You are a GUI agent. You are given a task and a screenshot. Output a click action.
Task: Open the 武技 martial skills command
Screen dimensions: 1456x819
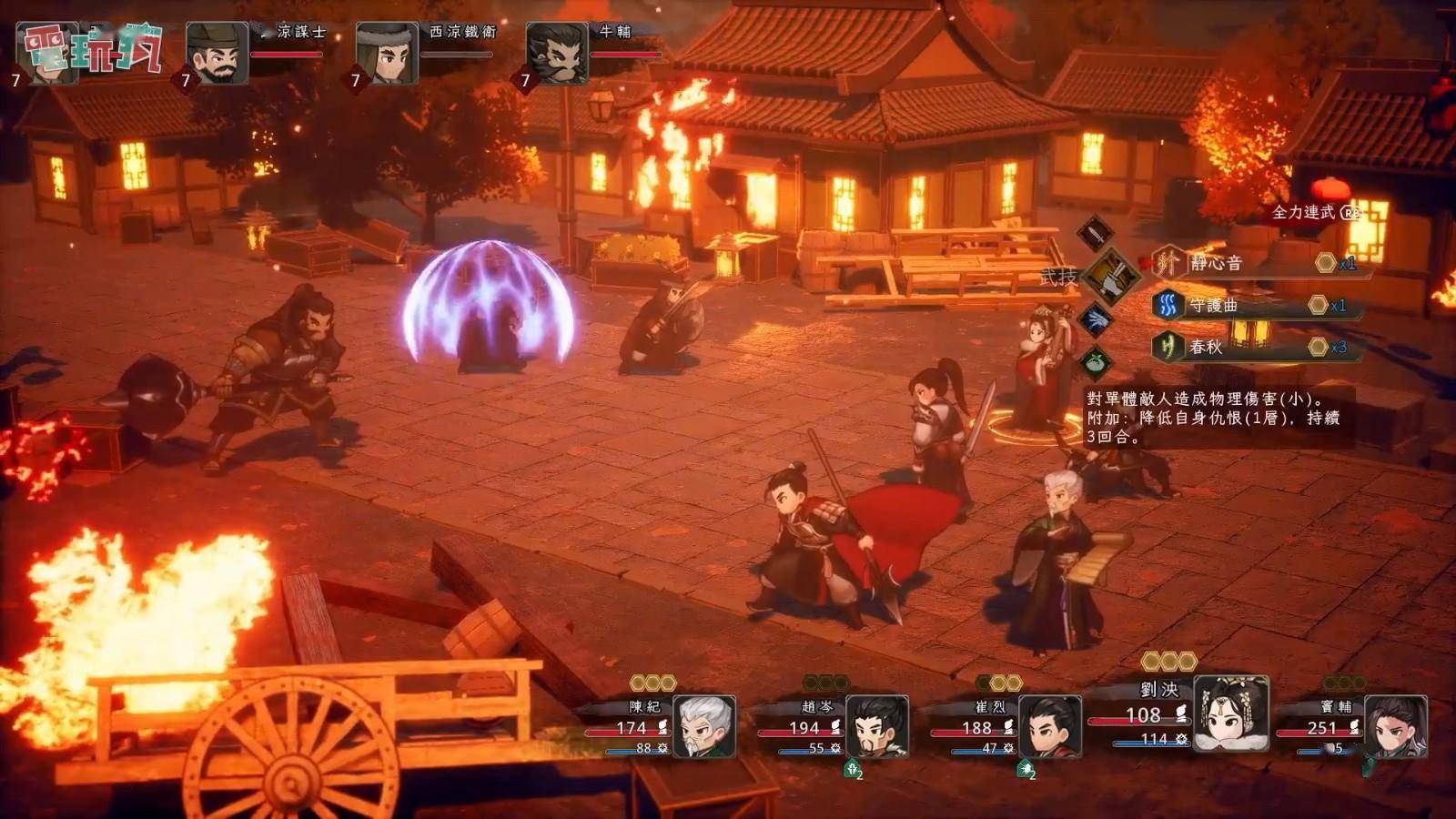1110,276
